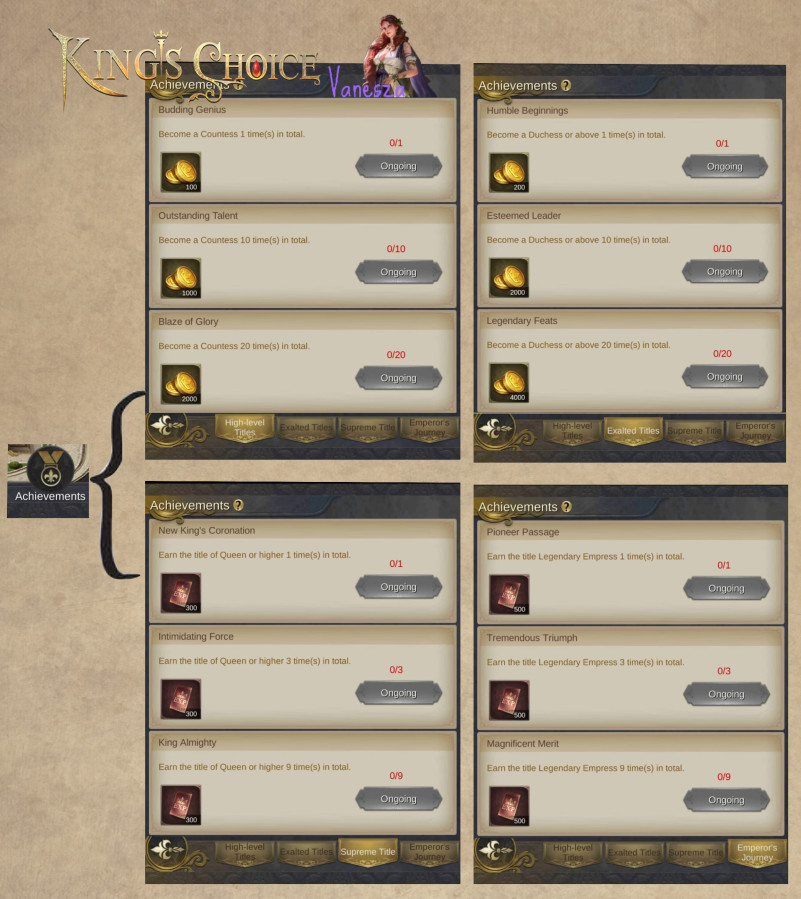Select the highlighted Supreme Title tab
801x899 pixels.
[368, 852]
